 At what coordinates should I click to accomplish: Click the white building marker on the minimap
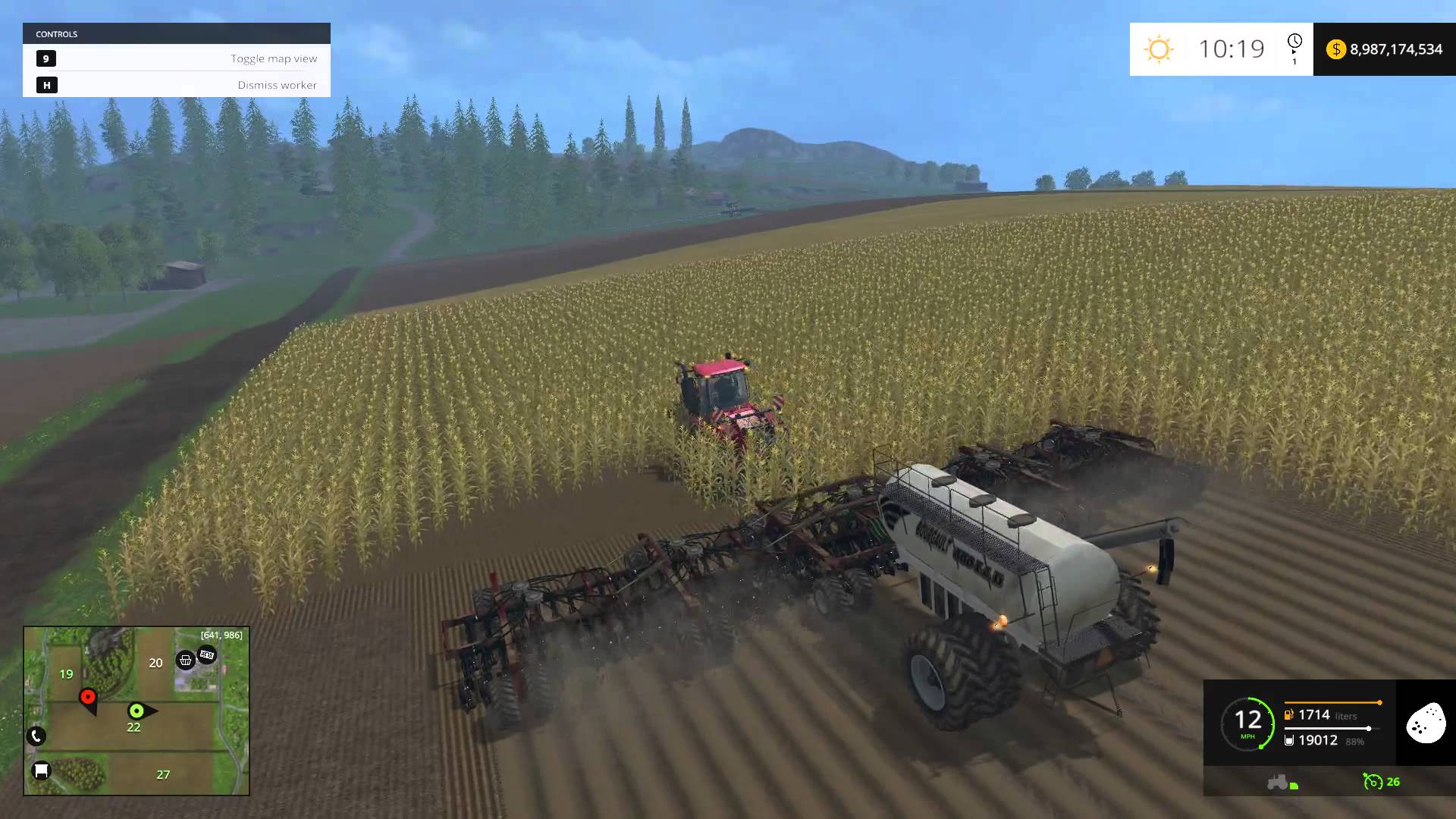(x=41, y=770)
